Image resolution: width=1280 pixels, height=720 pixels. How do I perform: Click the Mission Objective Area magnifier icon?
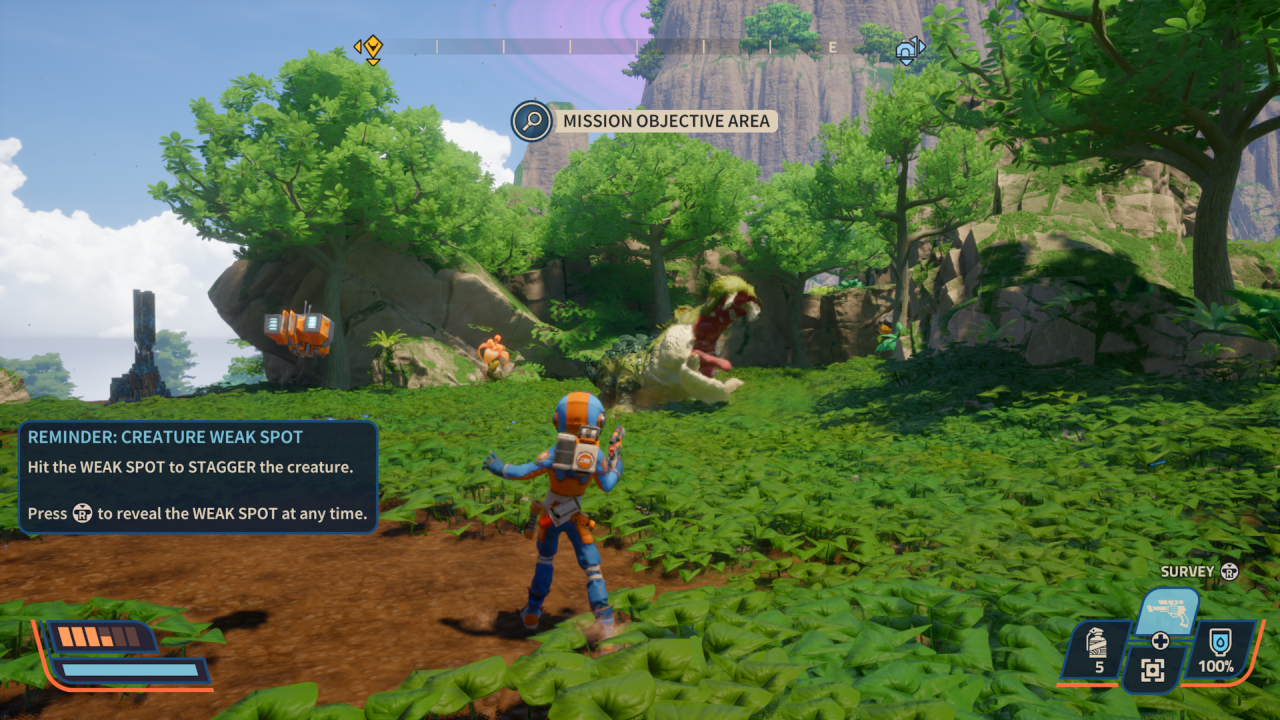[x=532, y=121]
